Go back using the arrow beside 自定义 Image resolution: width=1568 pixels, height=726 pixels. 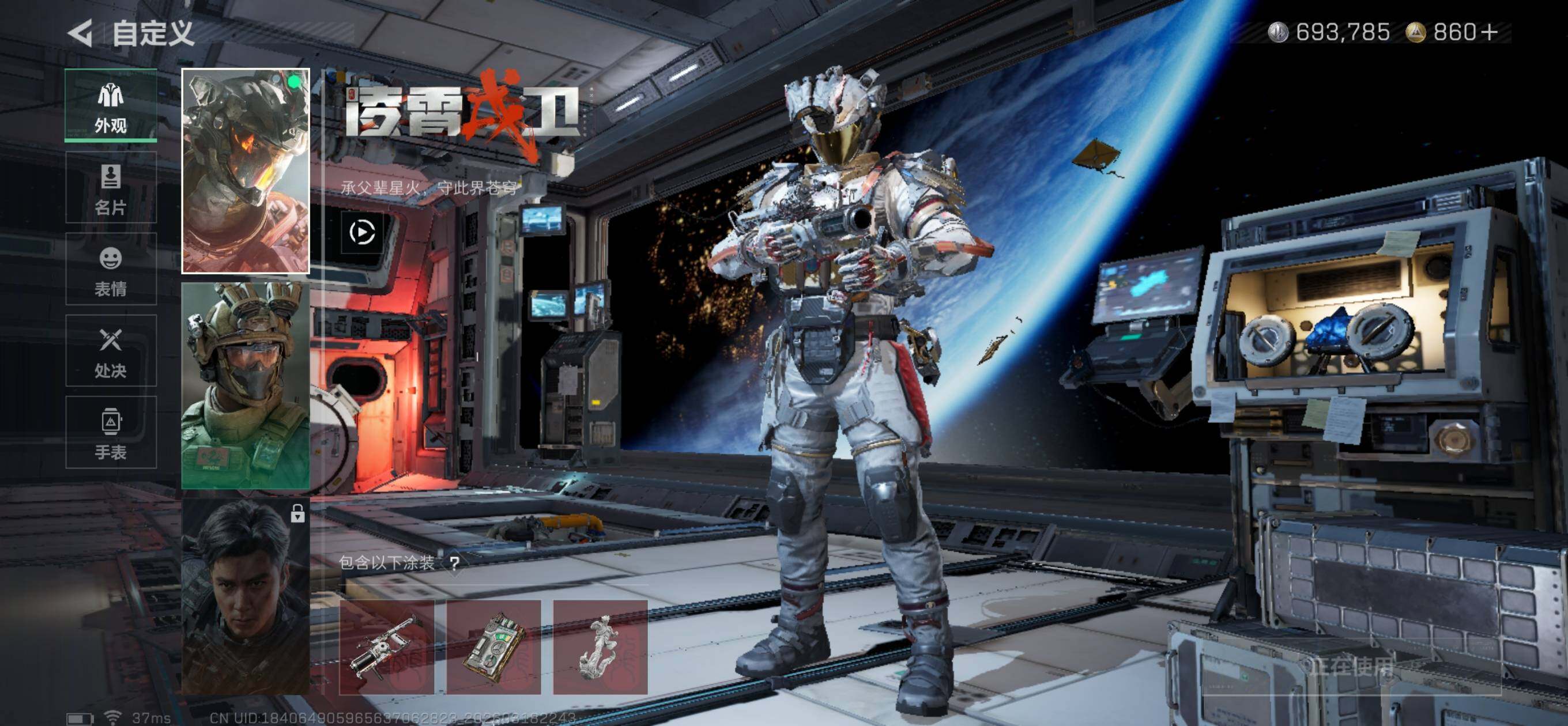80,32
